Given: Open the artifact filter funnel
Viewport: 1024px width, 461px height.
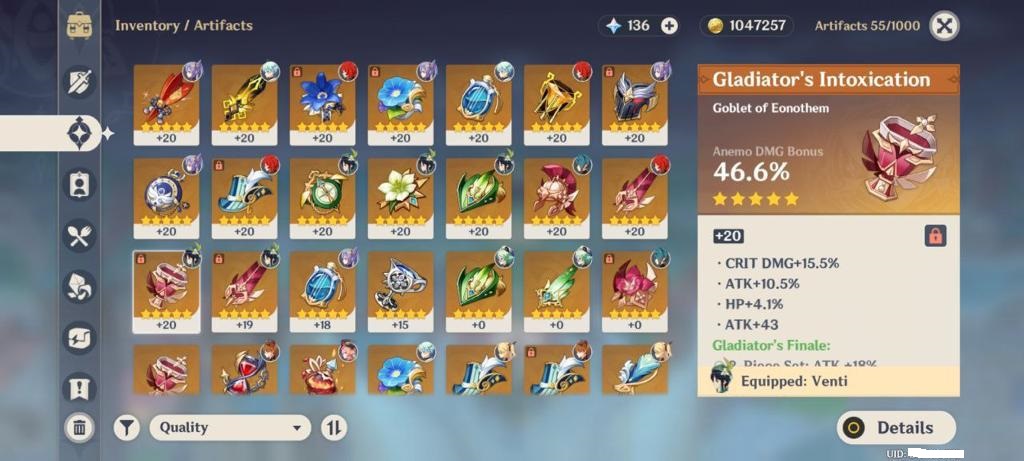Looking at the screenshot, I should point(126,428).
